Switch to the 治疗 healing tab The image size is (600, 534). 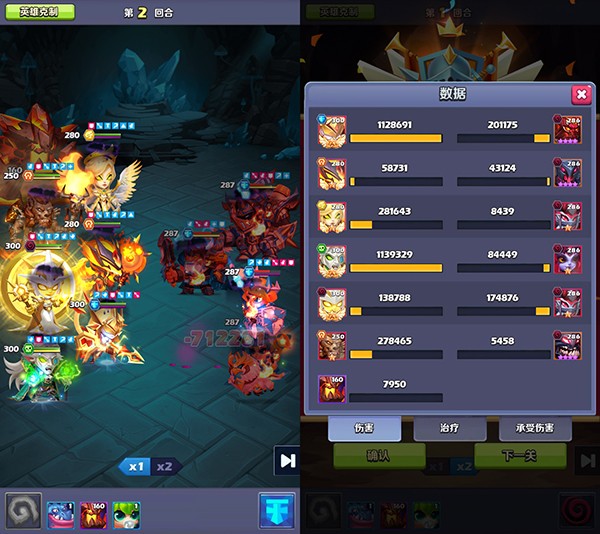tap(450, 428)
